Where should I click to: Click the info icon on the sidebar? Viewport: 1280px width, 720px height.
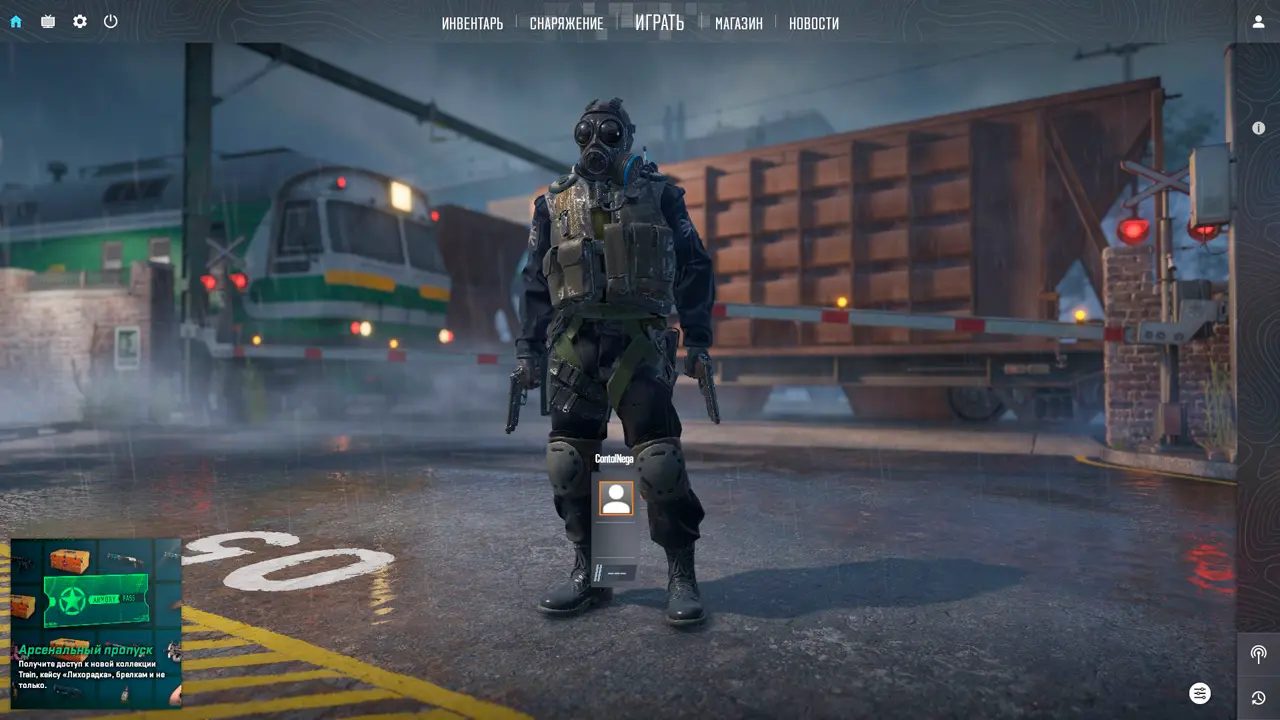tap(1258, 128)
